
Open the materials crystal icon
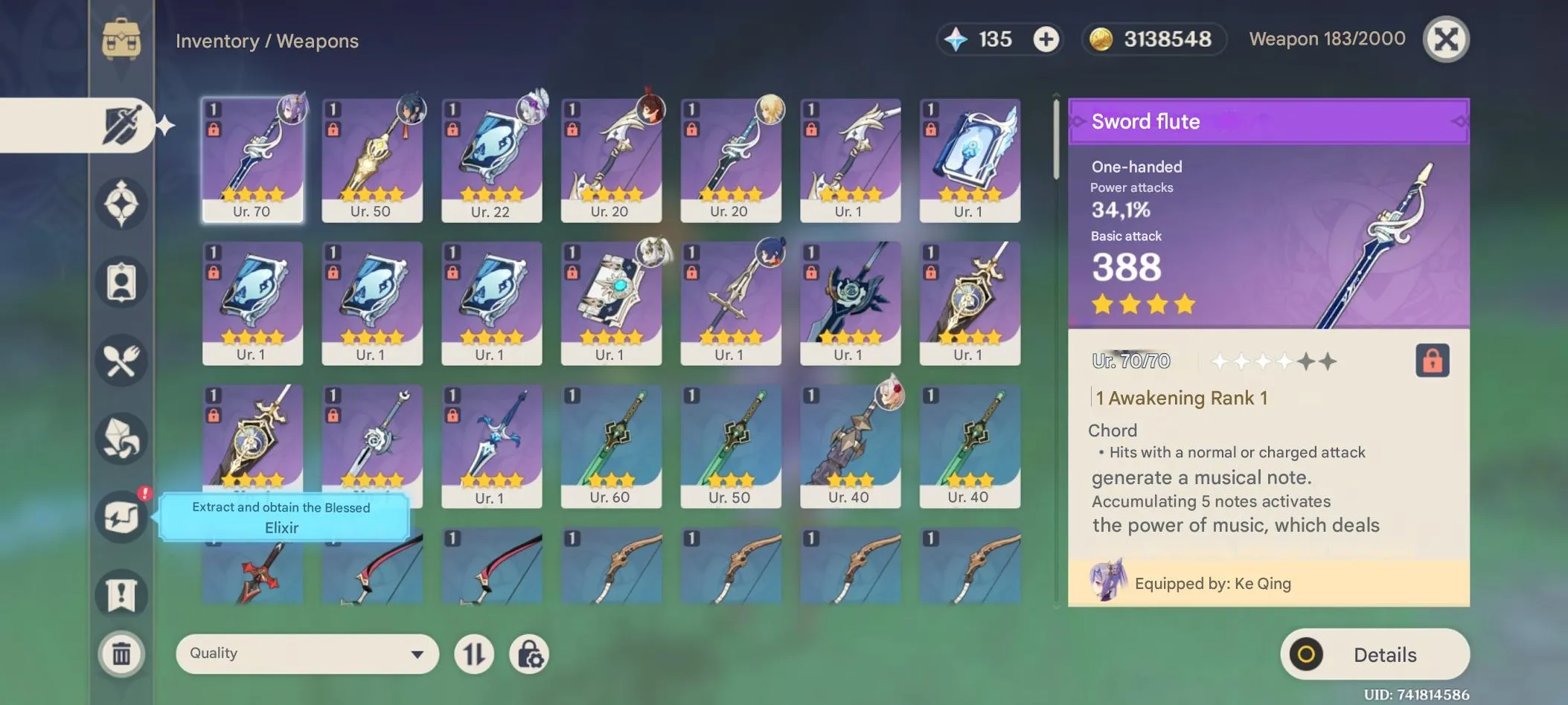(123, 439)
